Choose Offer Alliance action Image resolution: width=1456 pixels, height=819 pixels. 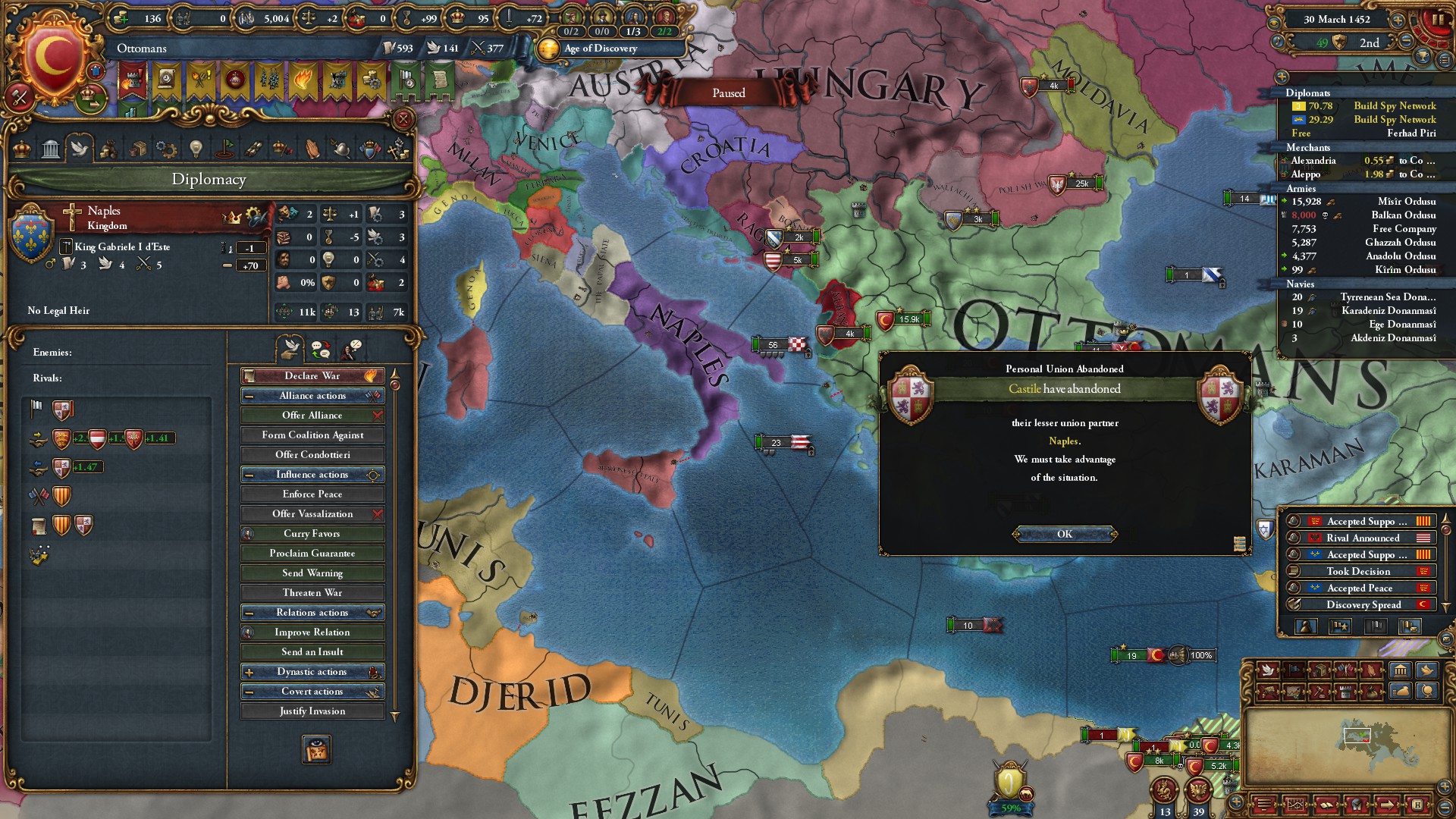tap(312, 416)
